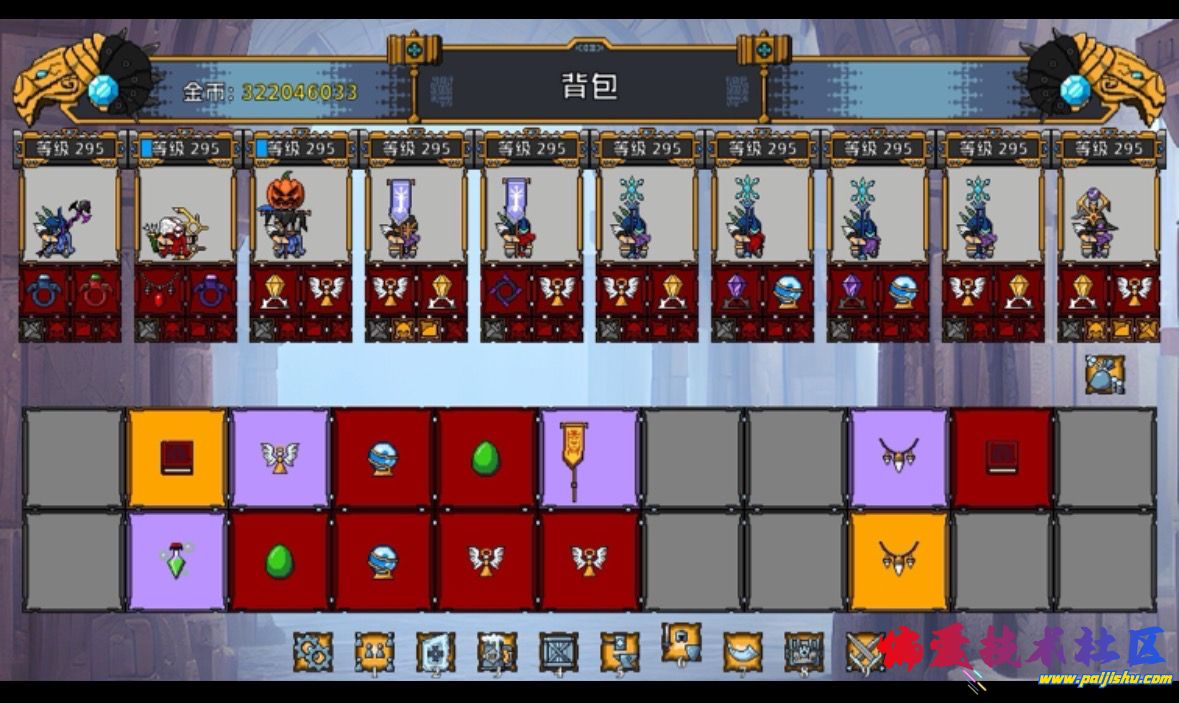Click the crossed swords battle icon
1179x703 pixels.
point(864,652)
